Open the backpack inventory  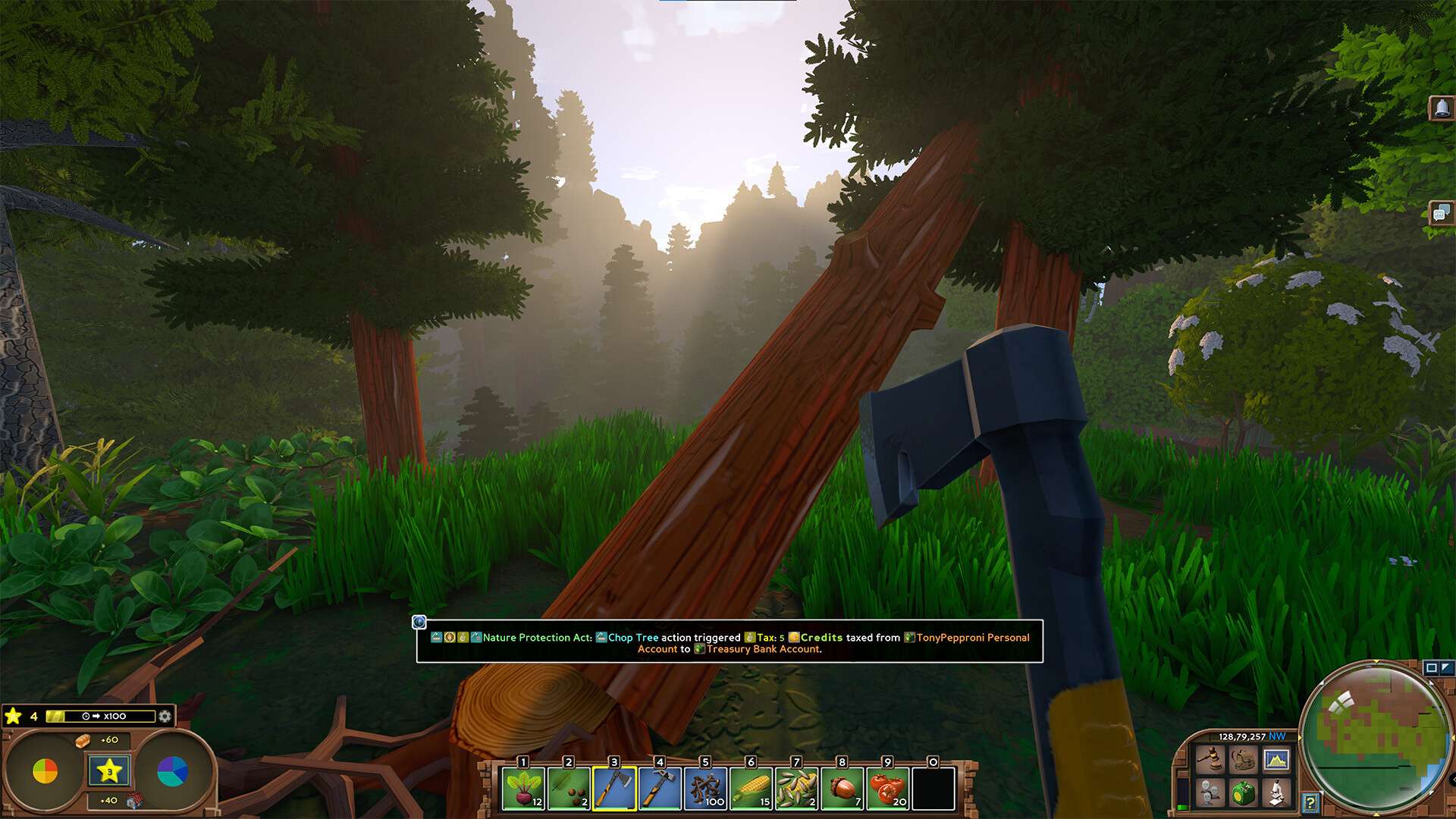1243,758
